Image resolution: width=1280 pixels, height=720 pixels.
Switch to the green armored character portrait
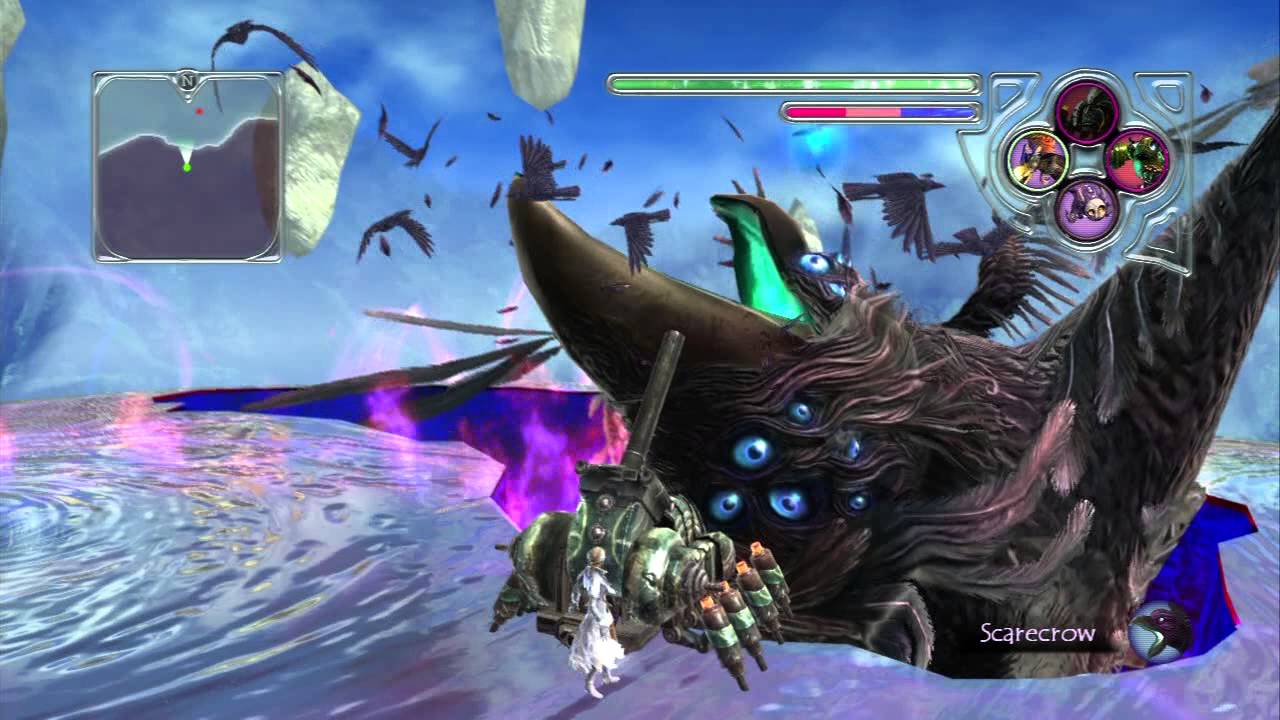point(1135,159)
